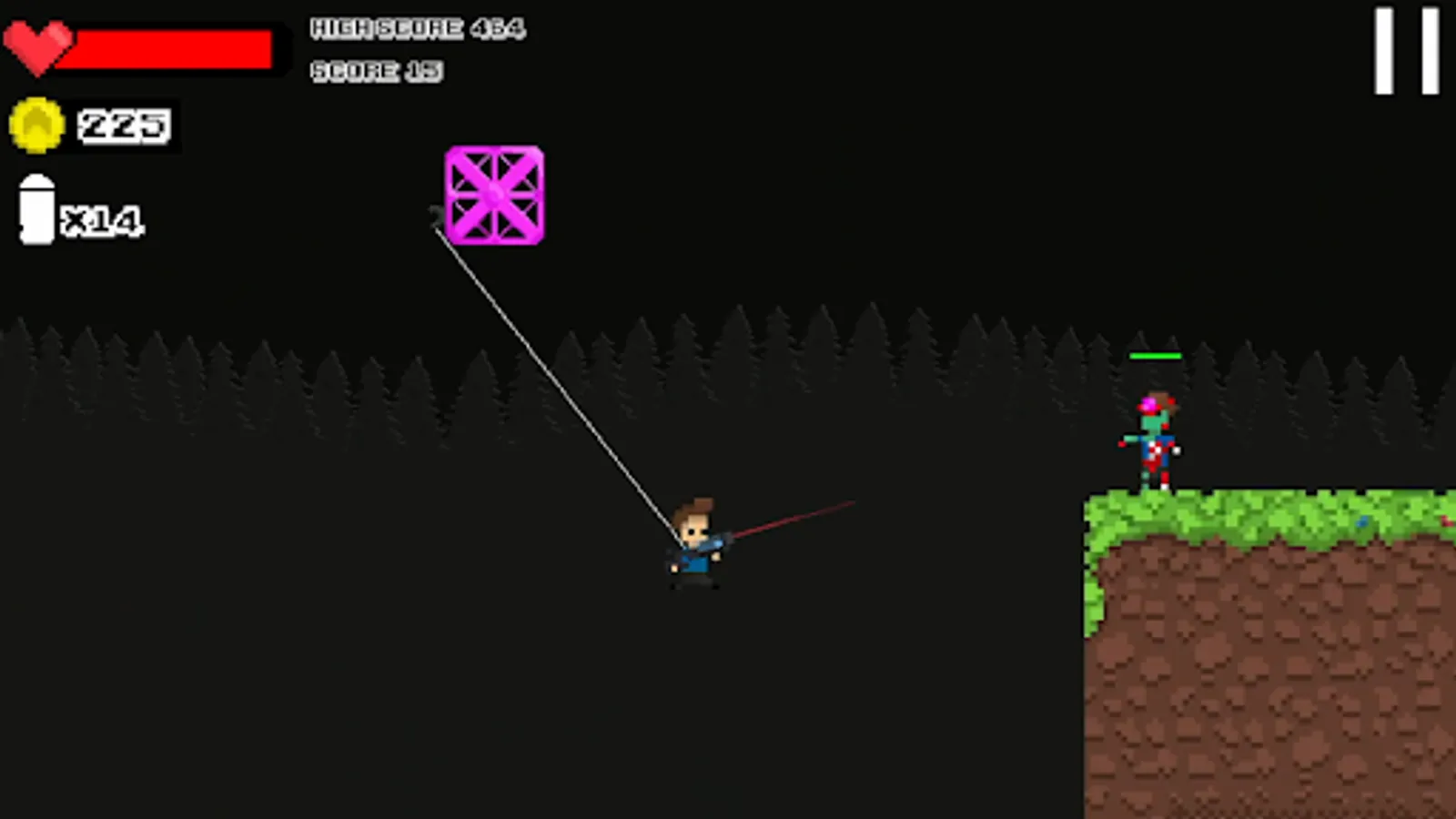Tap the pink X crate pickup
1456x819 pixels.
(494, 196)
